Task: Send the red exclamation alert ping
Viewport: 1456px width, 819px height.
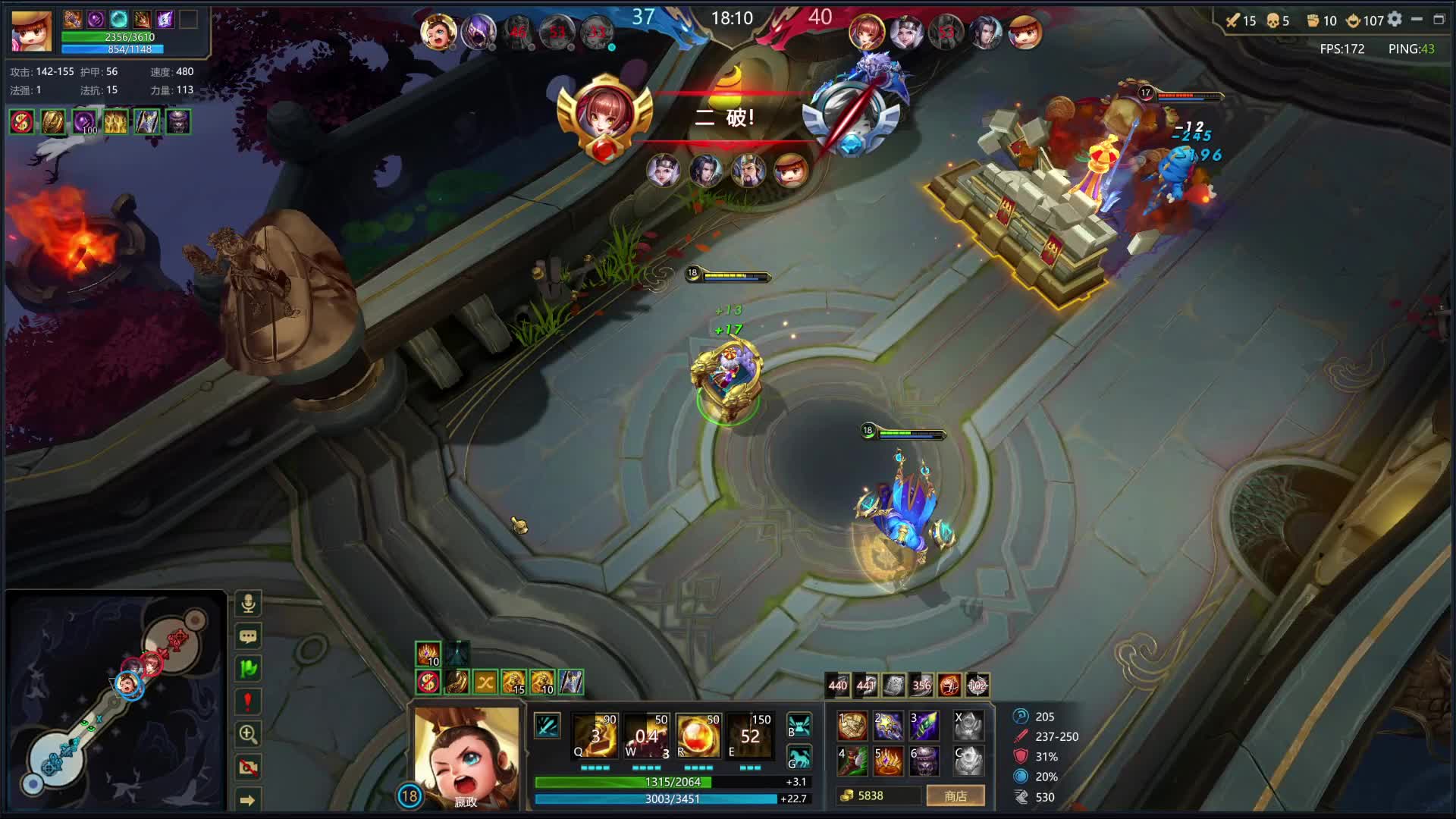Action: [x=248, y=701]
